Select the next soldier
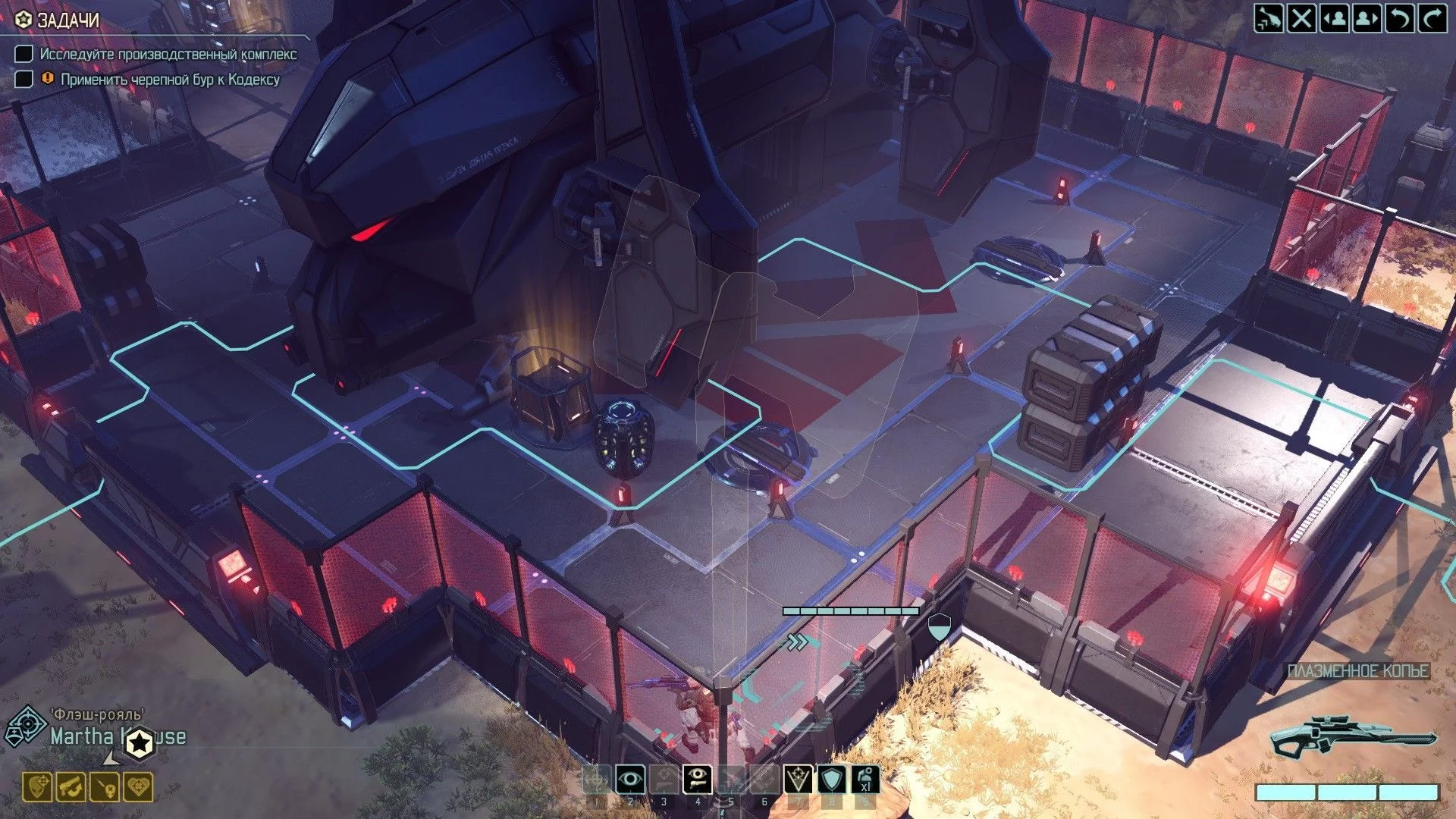This screenshot has width=1456, height=819. point(1367,18)
